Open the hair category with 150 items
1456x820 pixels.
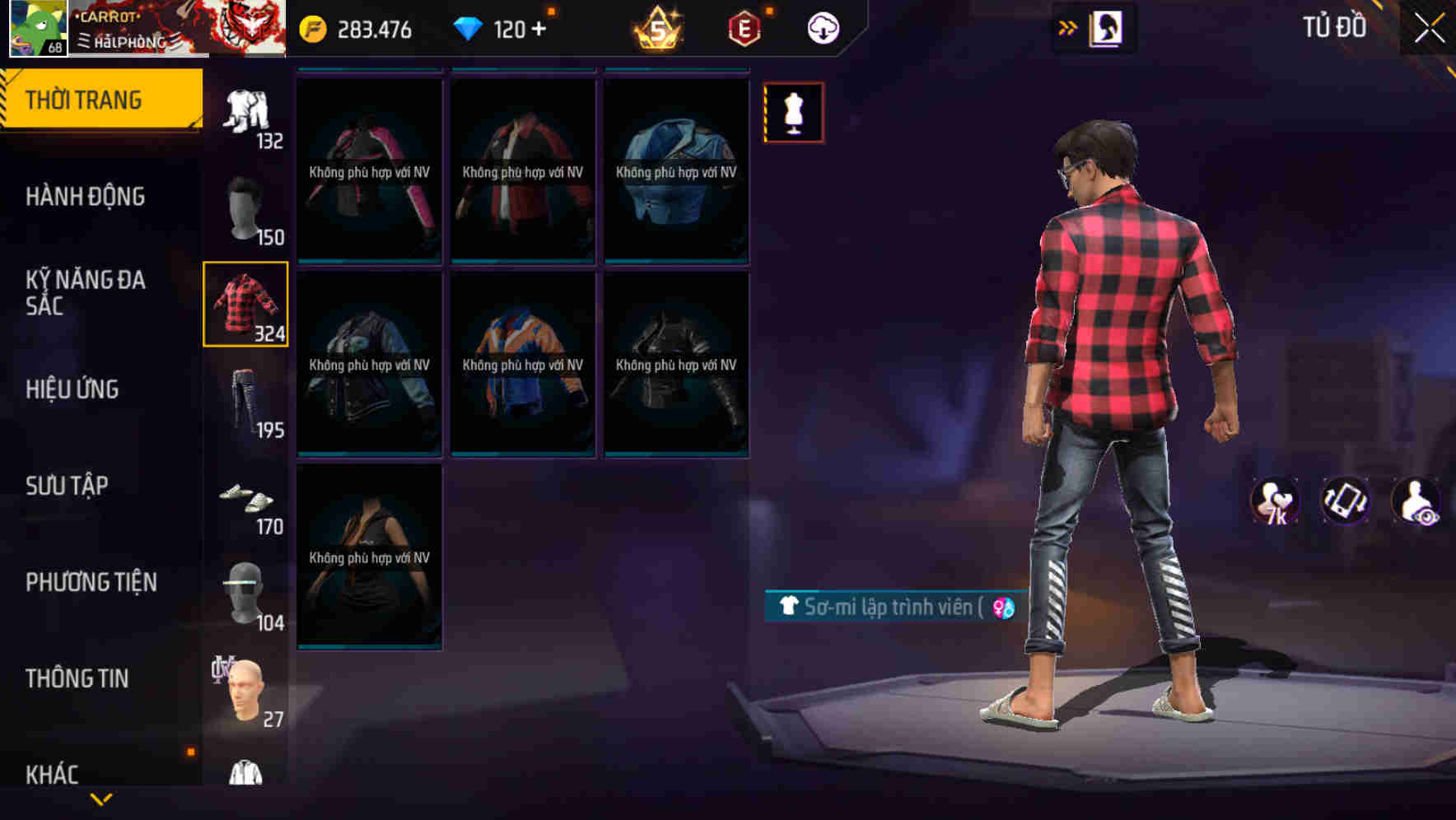(245, 210)
